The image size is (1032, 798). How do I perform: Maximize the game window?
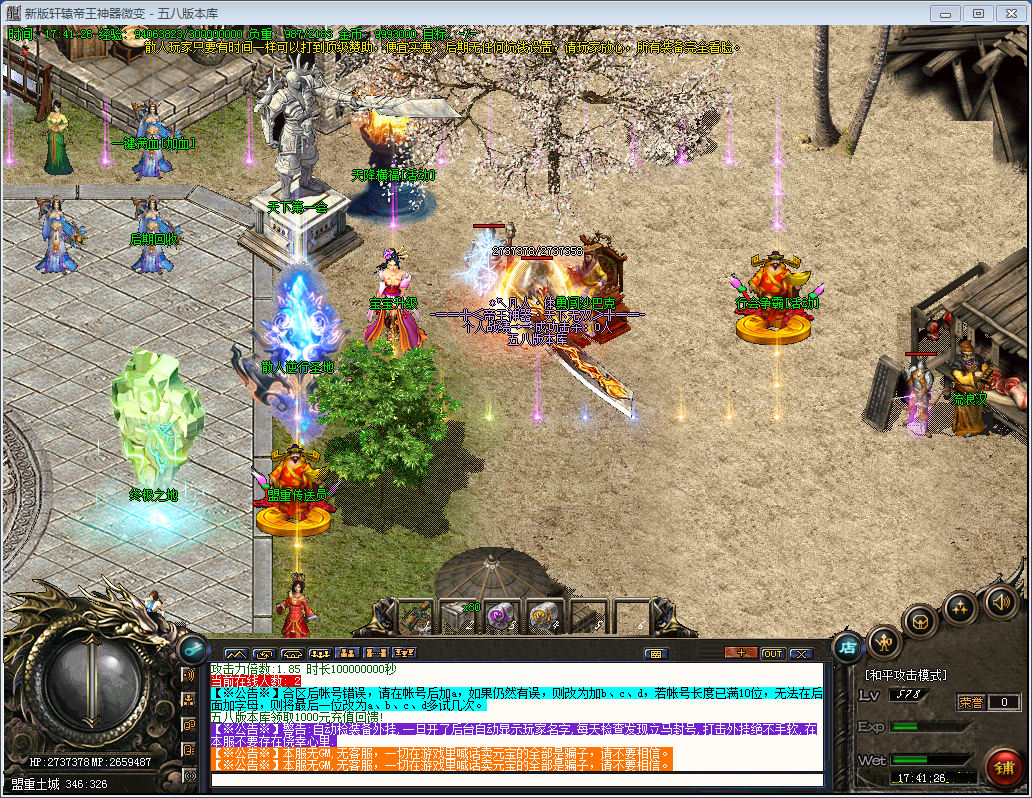point(978,13)
